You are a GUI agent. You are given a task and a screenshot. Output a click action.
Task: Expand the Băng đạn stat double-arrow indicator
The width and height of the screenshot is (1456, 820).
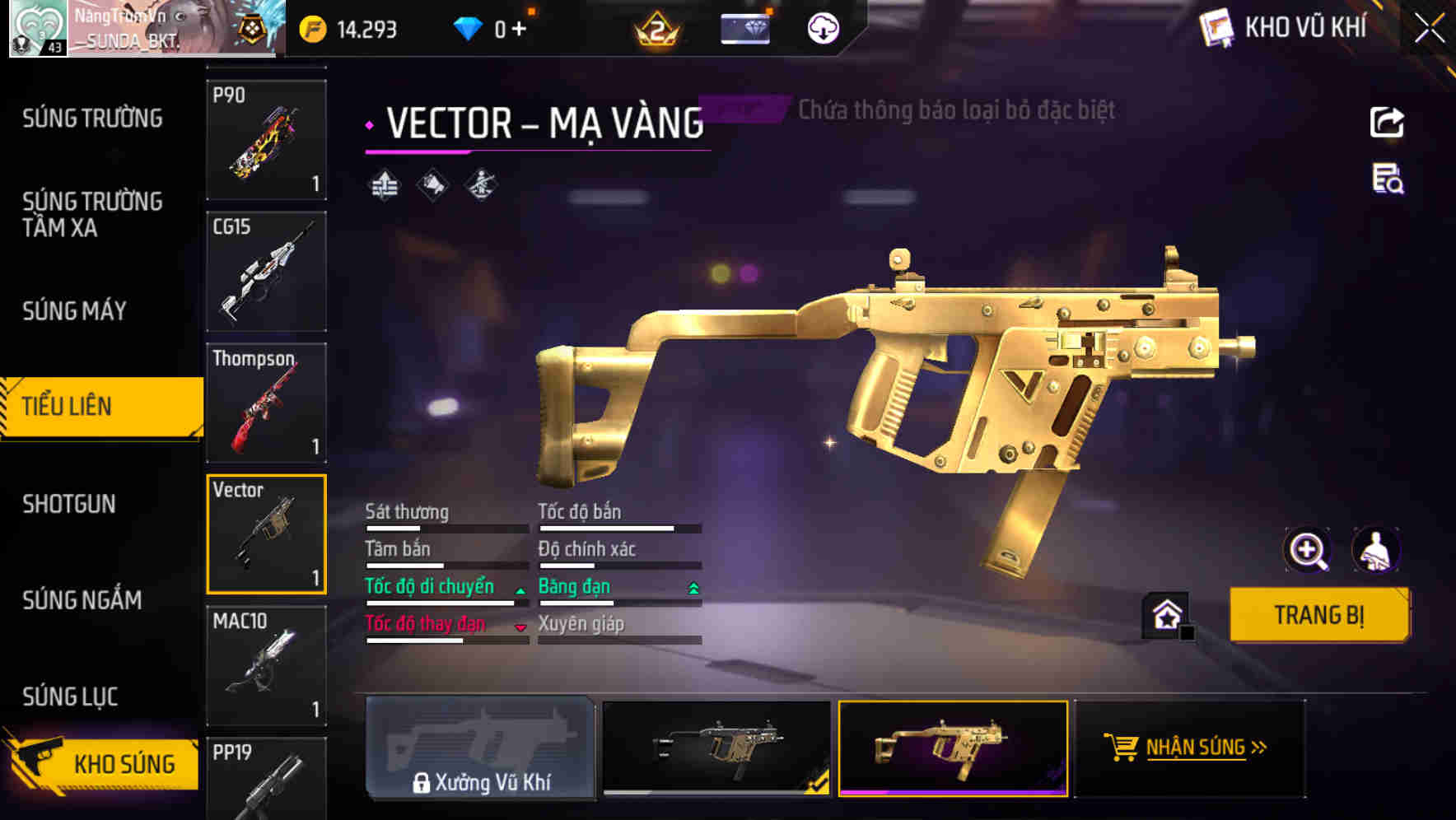692,586
